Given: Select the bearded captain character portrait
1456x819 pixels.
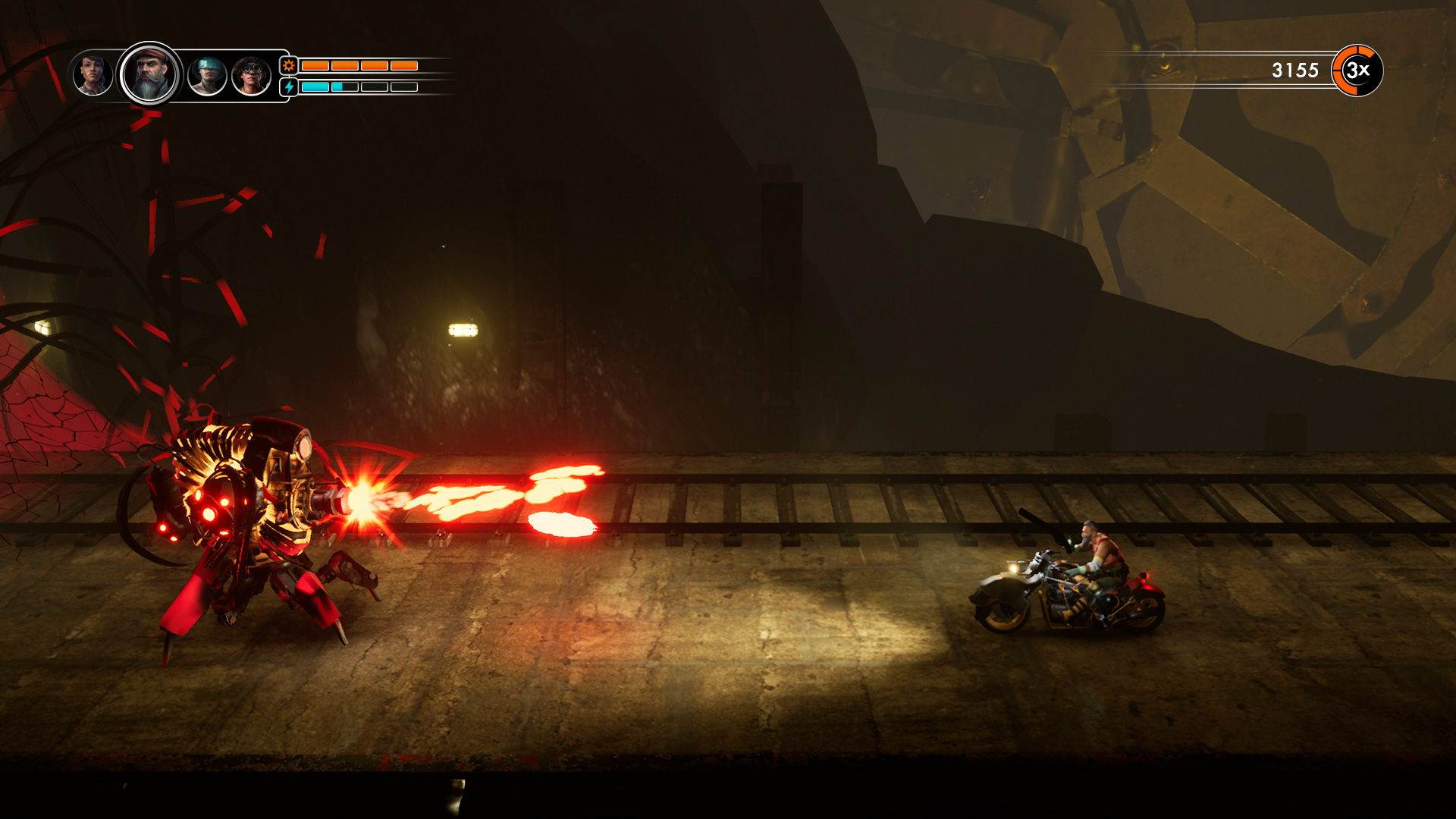Looking at the screenshot, I should point(149,74).
